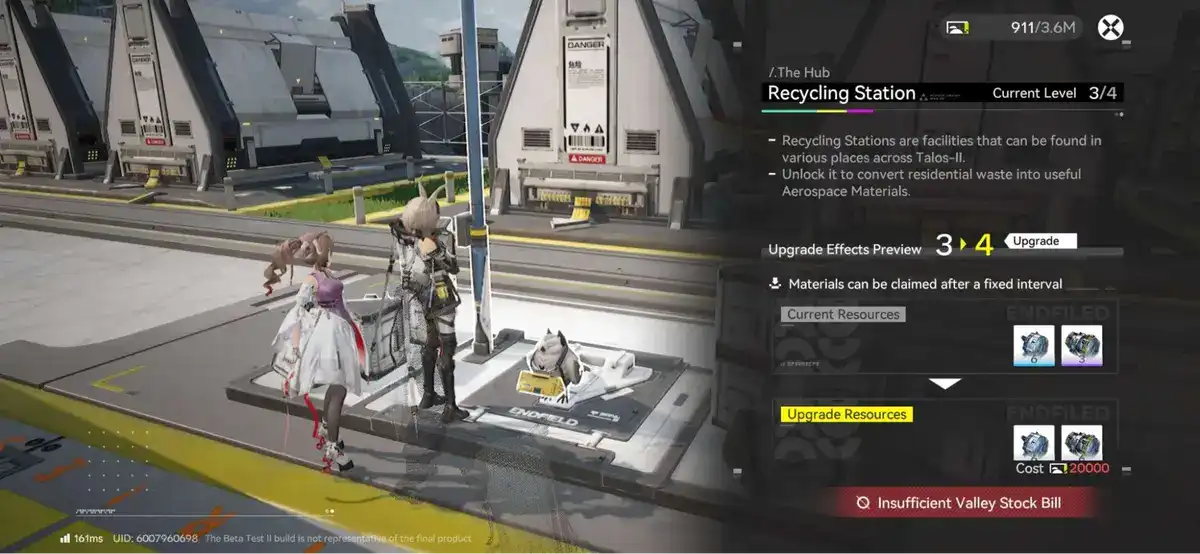Select the first material under Upgrade Resources
The image size is (1200, 554).
pyautogui.click(x=1034, y=443)
